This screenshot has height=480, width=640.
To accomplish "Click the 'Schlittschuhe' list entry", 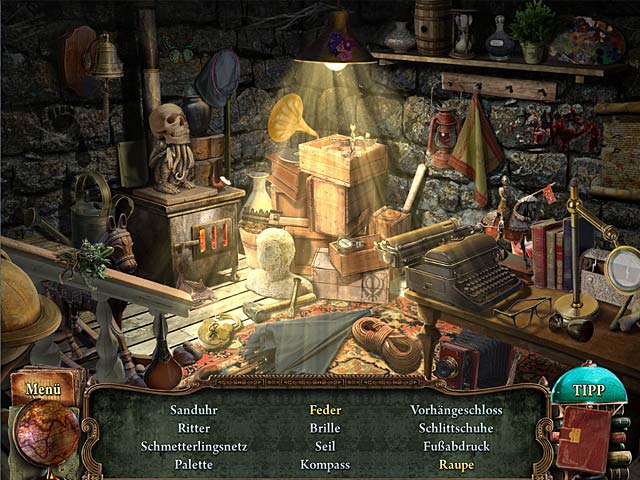I will click(x=456, y=428).
